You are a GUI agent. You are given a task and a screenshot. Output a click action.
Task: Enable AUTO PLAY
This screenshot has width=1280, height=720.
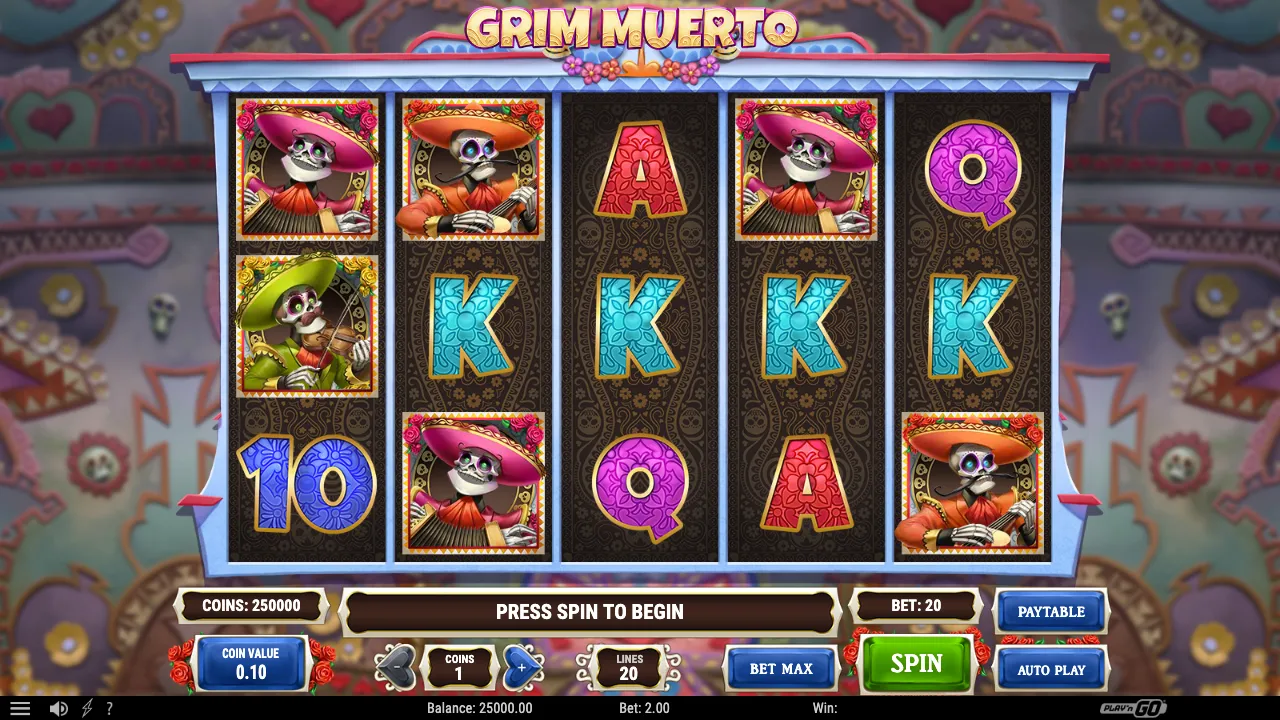[1051, 669]
